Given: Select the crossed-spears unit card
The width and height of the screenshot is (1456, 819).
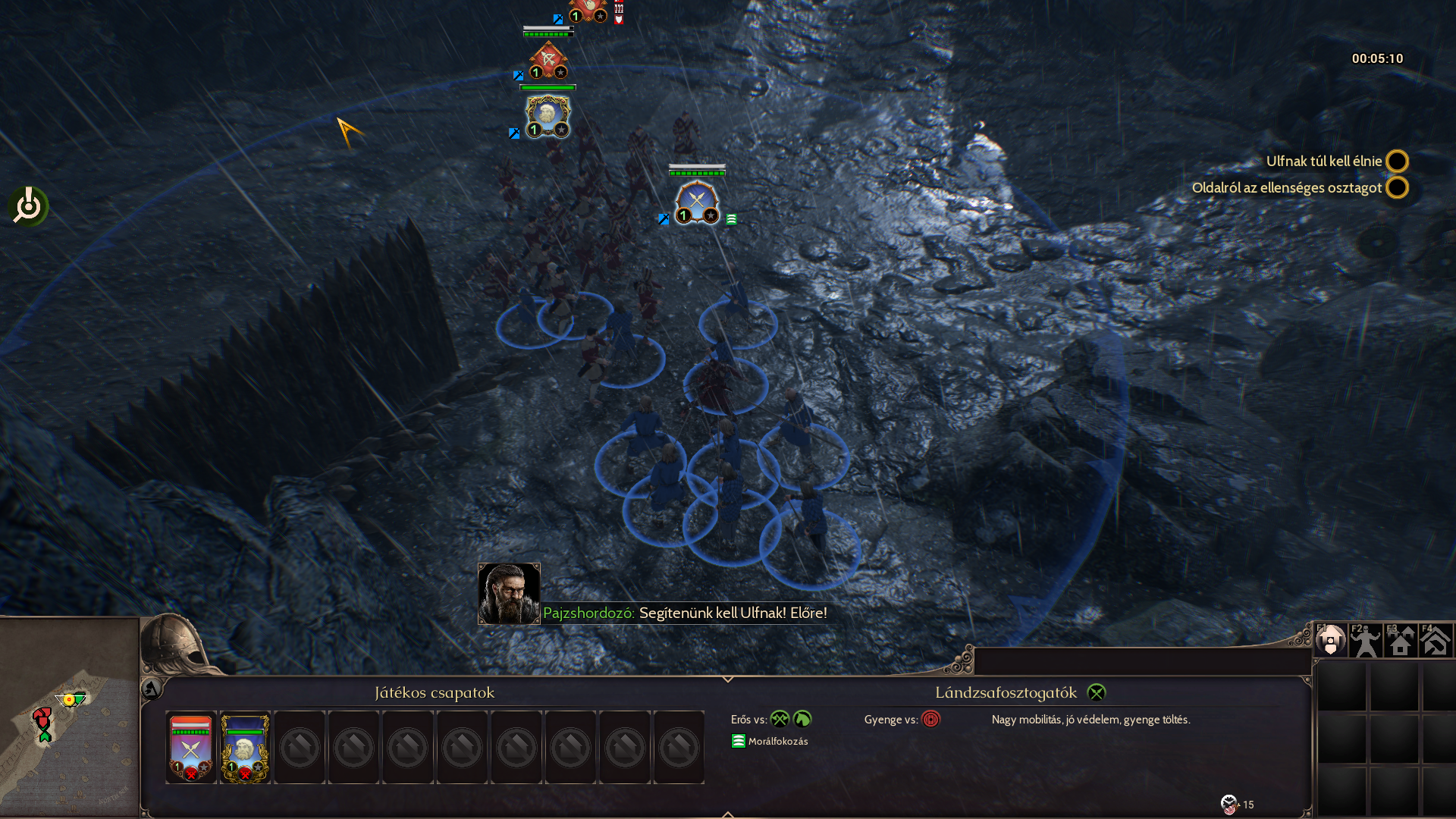Looking at the screenshot, I should (191, 748).
